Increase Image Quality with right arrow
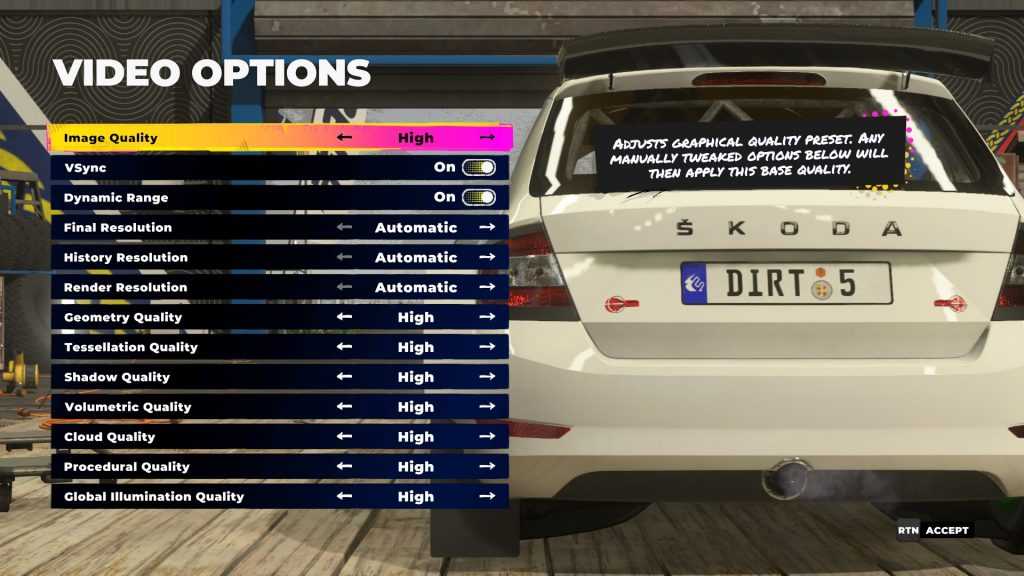1024x576 pixels. click(487, 137)
